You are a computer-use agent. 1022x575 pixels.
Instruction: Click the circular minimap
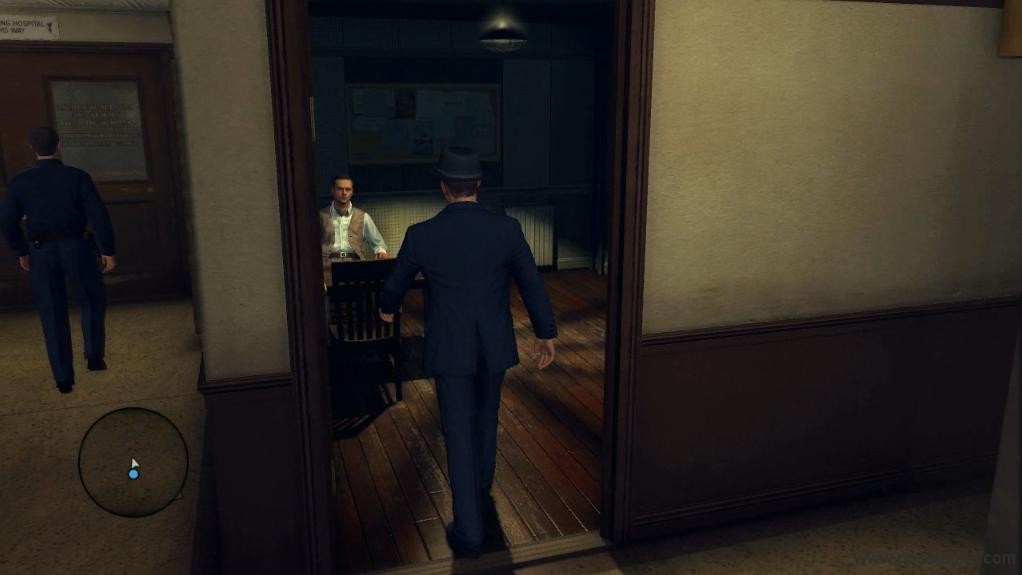point(133,462)
